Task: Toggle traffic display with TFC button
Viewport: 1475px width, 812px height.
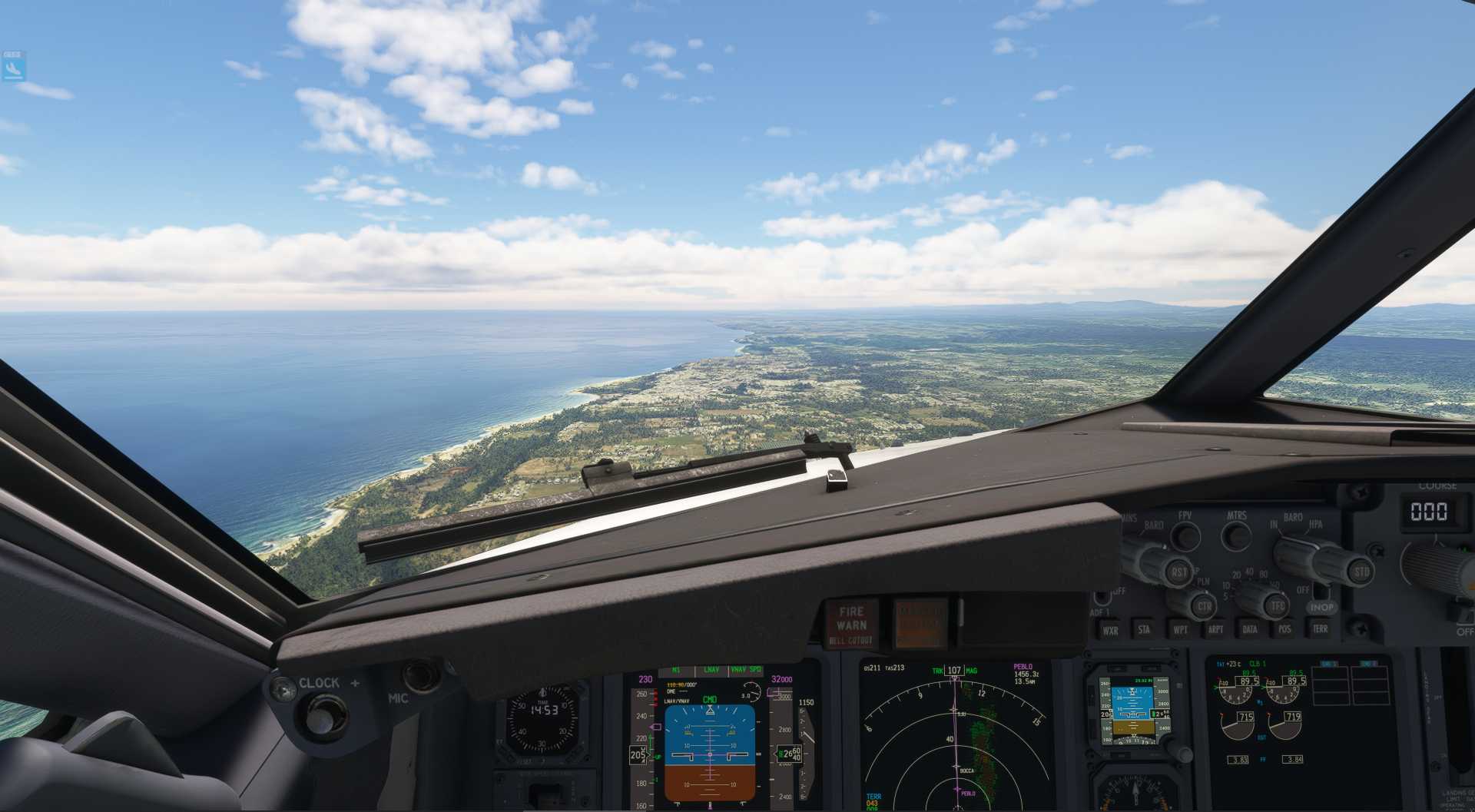Action: 1277,605
